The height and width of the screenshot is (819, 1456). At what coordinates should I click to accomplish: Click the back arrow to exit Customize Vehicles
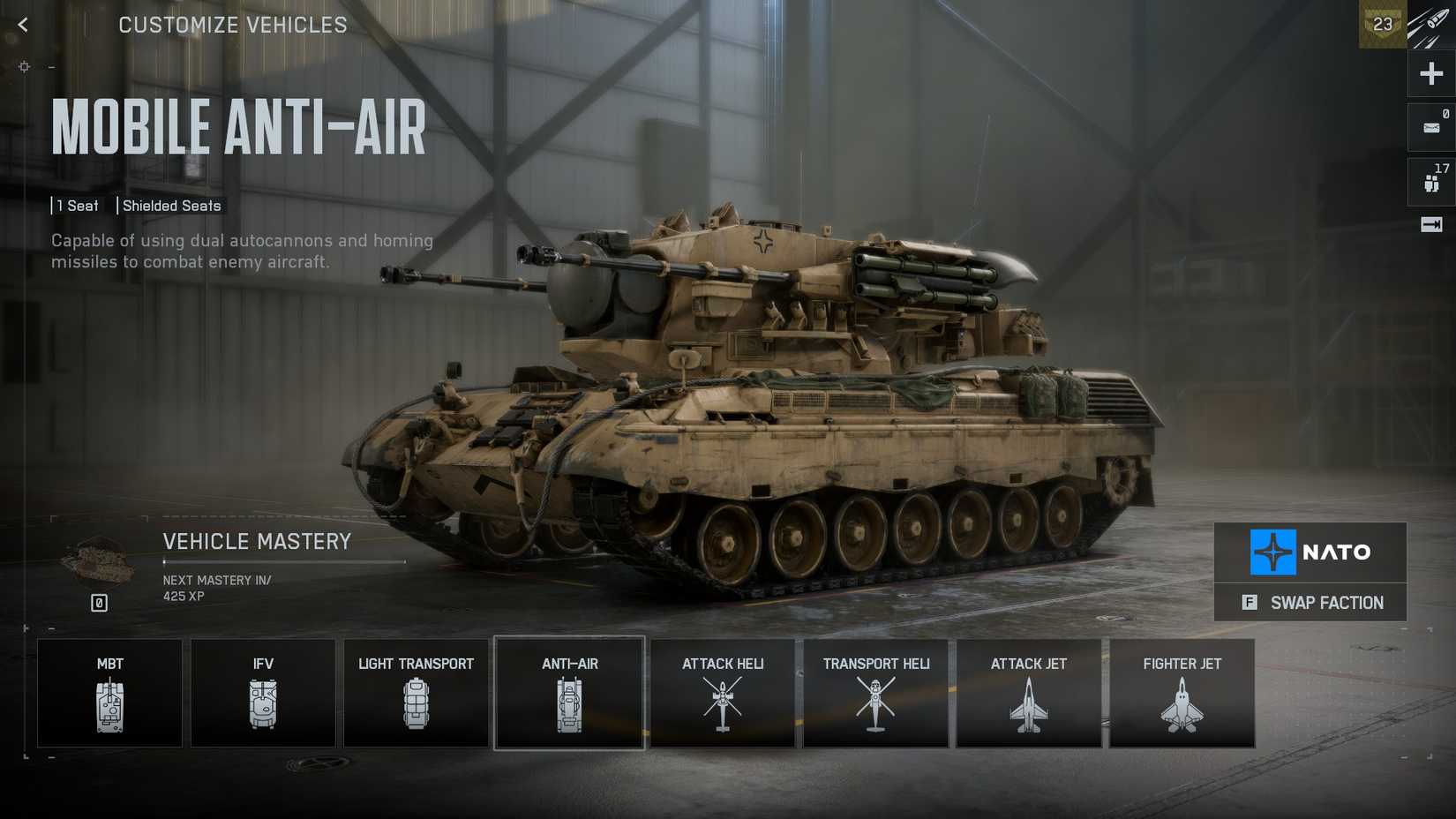coord(22,24)
